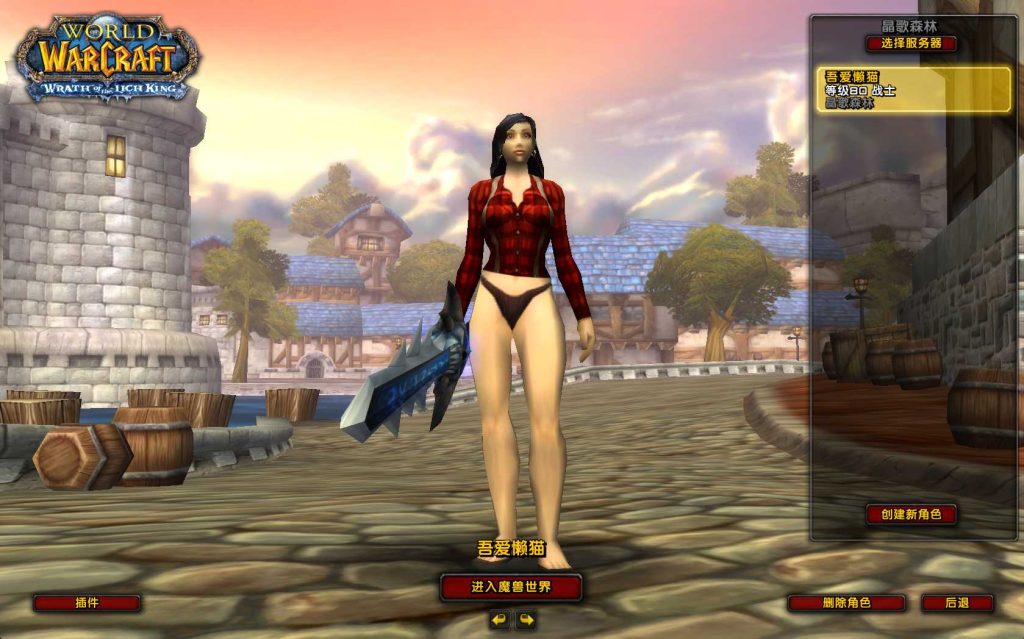Screen dimensions: 1024x639
Task: Delete the character with 删除角色
Action: [x=846, y=603]
